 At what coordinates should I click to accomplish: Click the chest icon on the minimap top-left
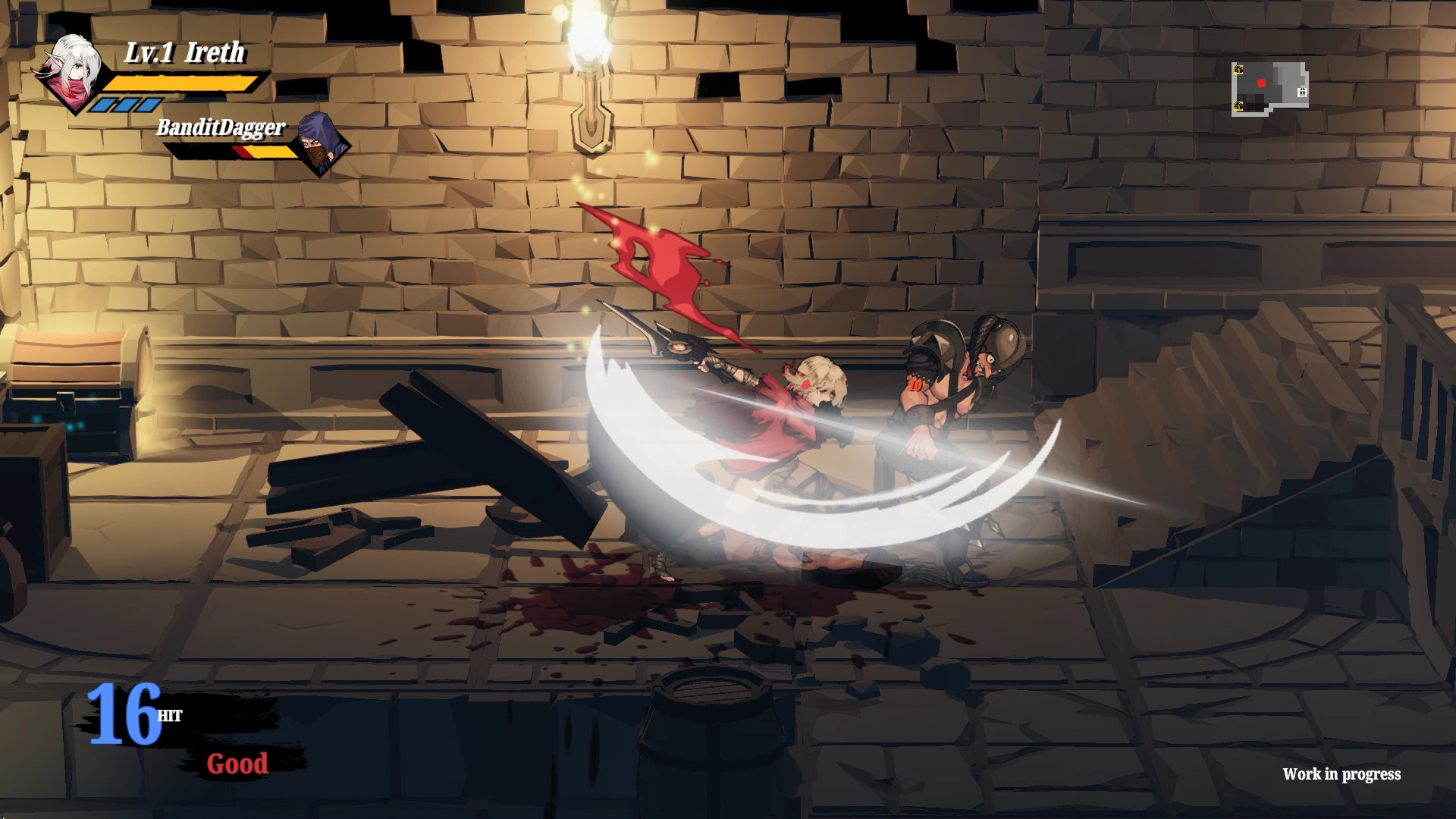click(x=1238, y=70)
